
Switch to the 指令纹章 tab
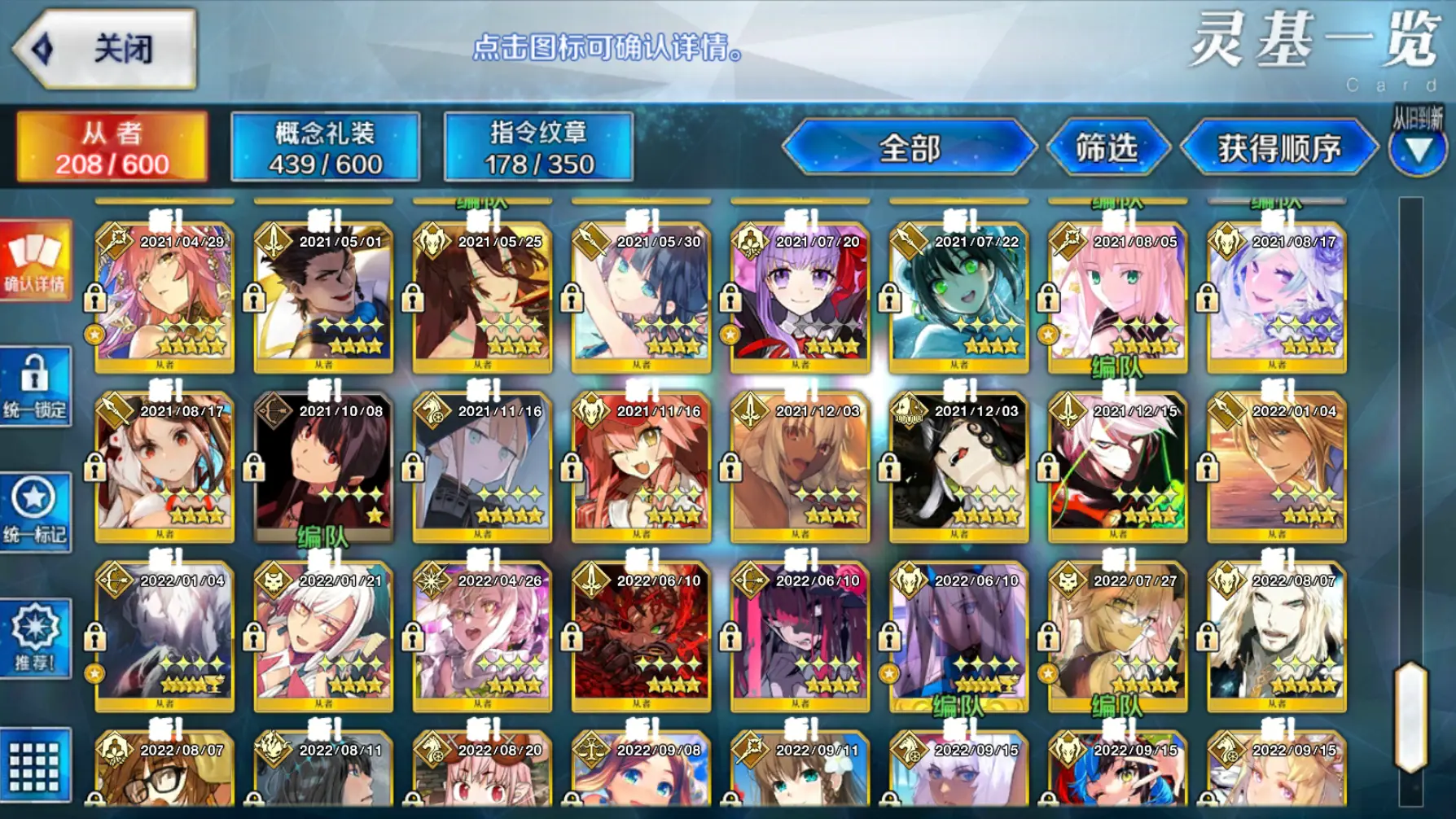point(537,145)
